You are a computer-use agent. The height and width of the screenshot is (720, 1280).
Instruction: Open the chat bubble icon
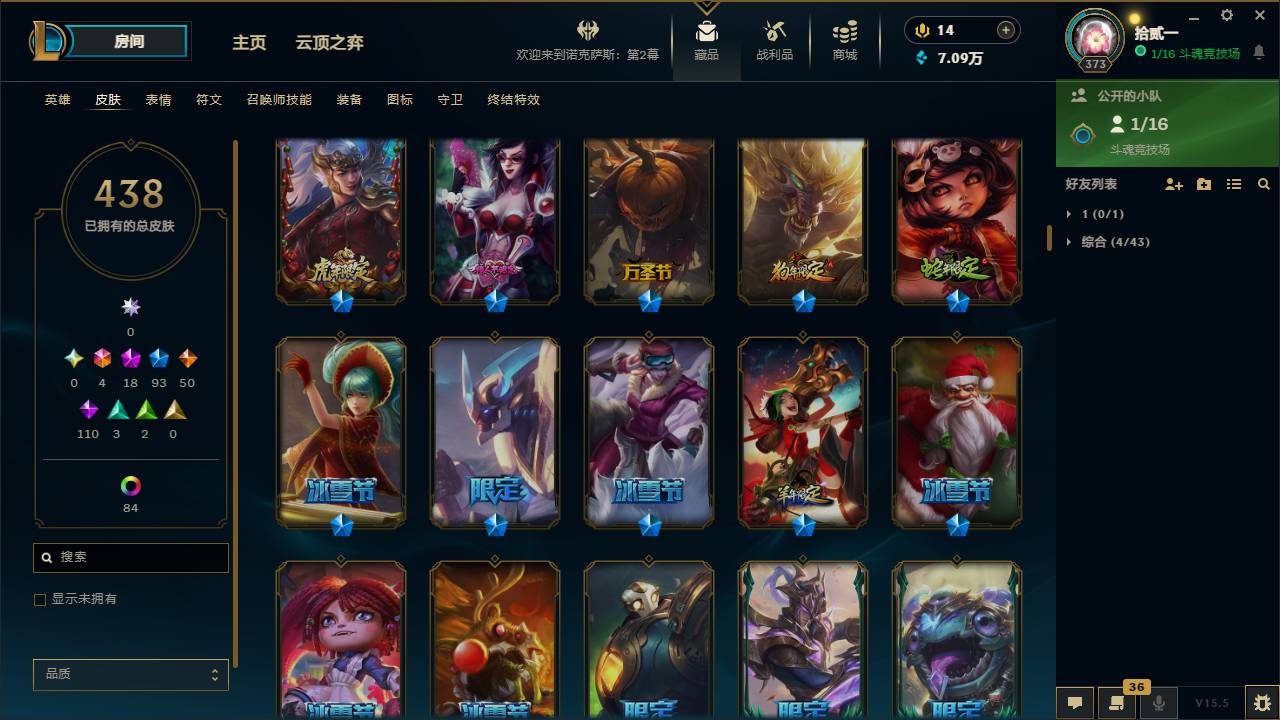(x=1075, y=703)
